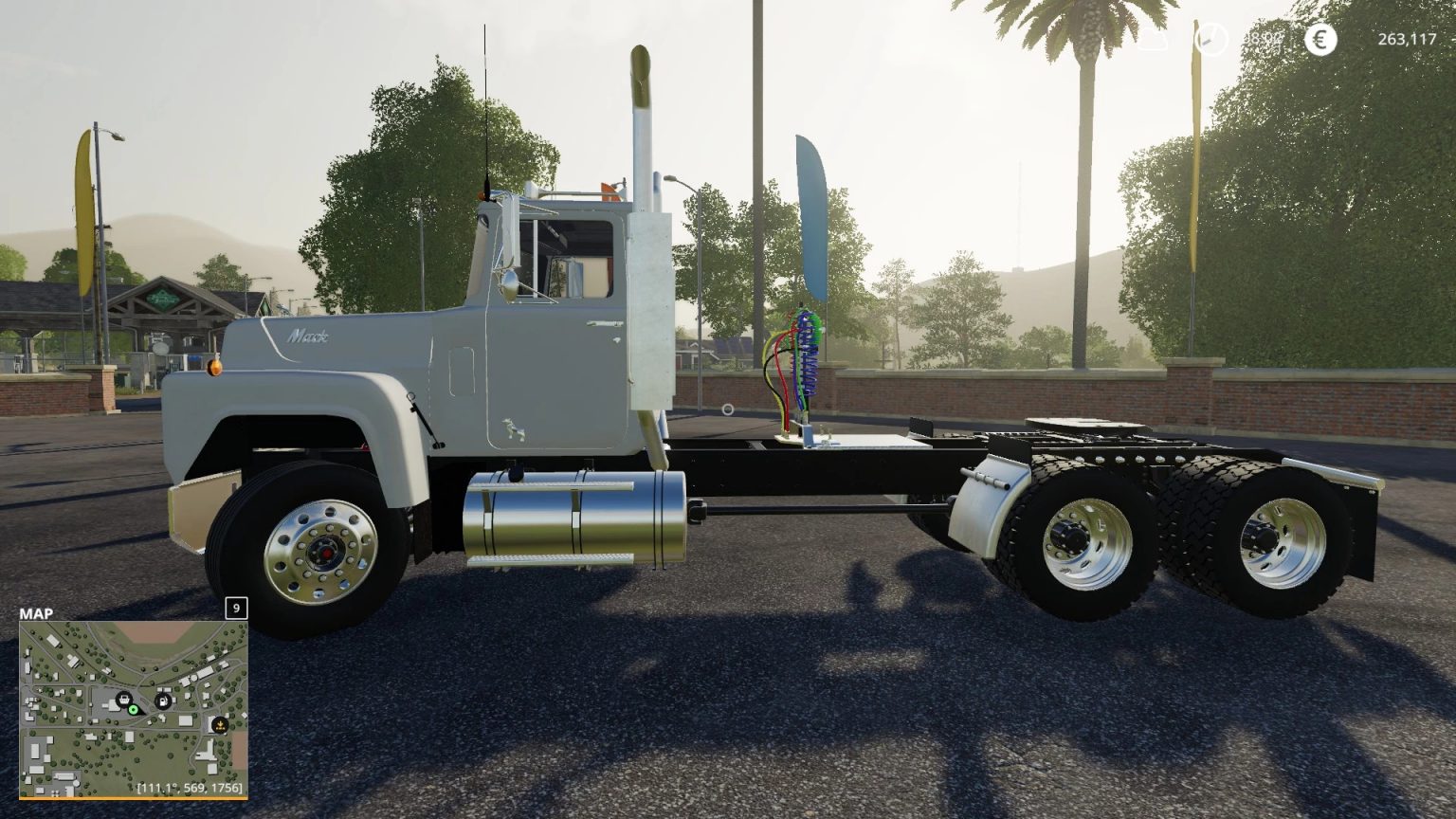Click the green player position marker on the minimap

point(133,710)
